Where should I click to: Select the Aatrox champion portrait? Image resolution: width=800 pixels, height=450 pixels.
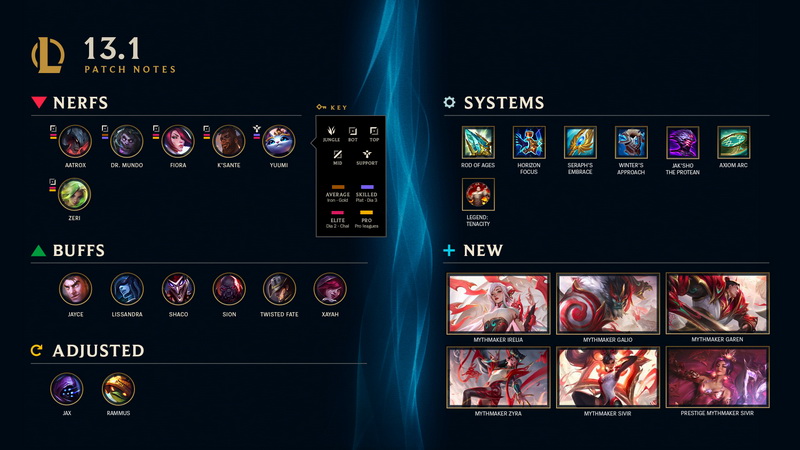(x=75, y=142)
